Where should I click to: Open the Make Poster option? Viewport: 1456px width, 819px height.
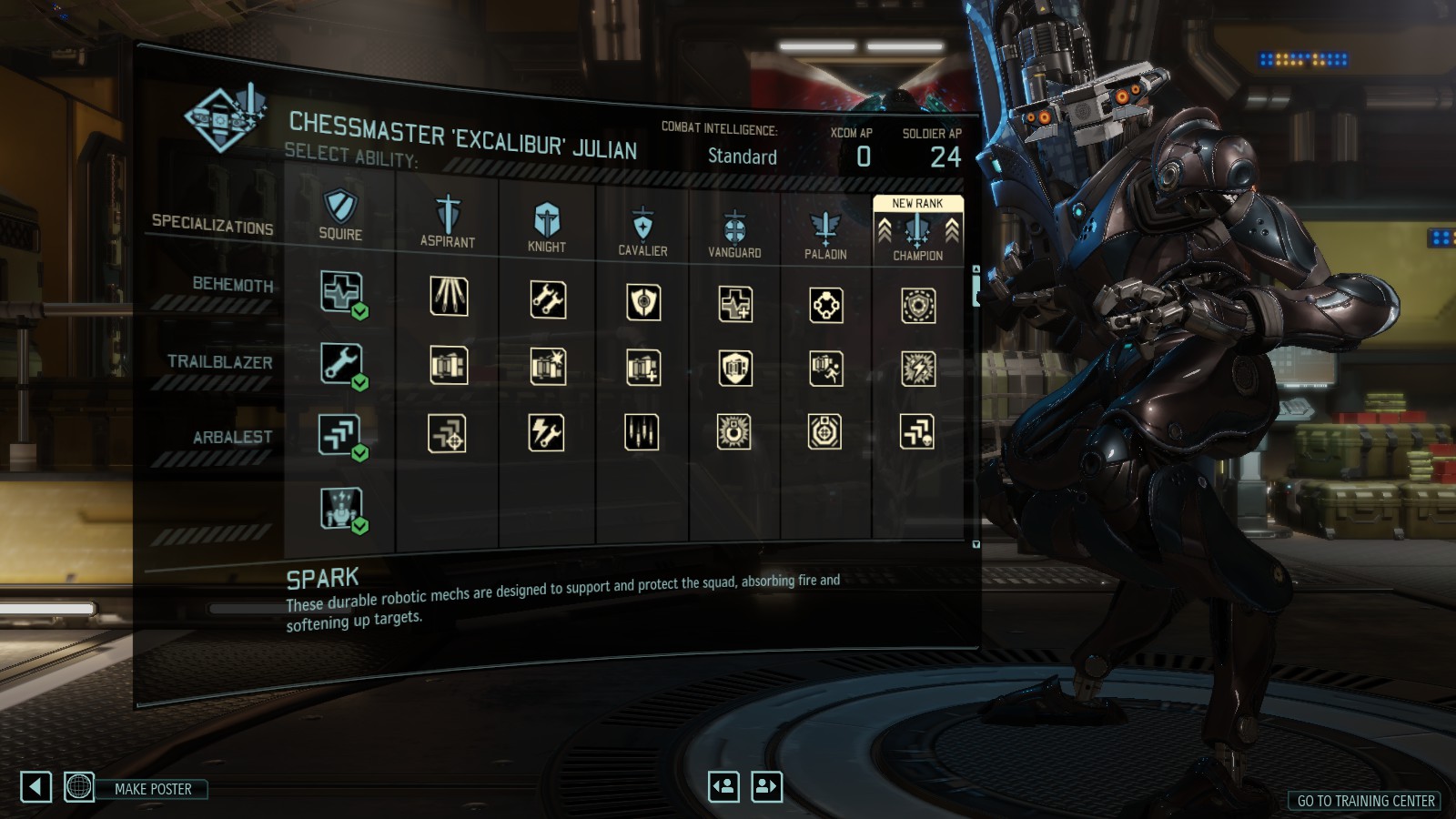coord(153,789)
